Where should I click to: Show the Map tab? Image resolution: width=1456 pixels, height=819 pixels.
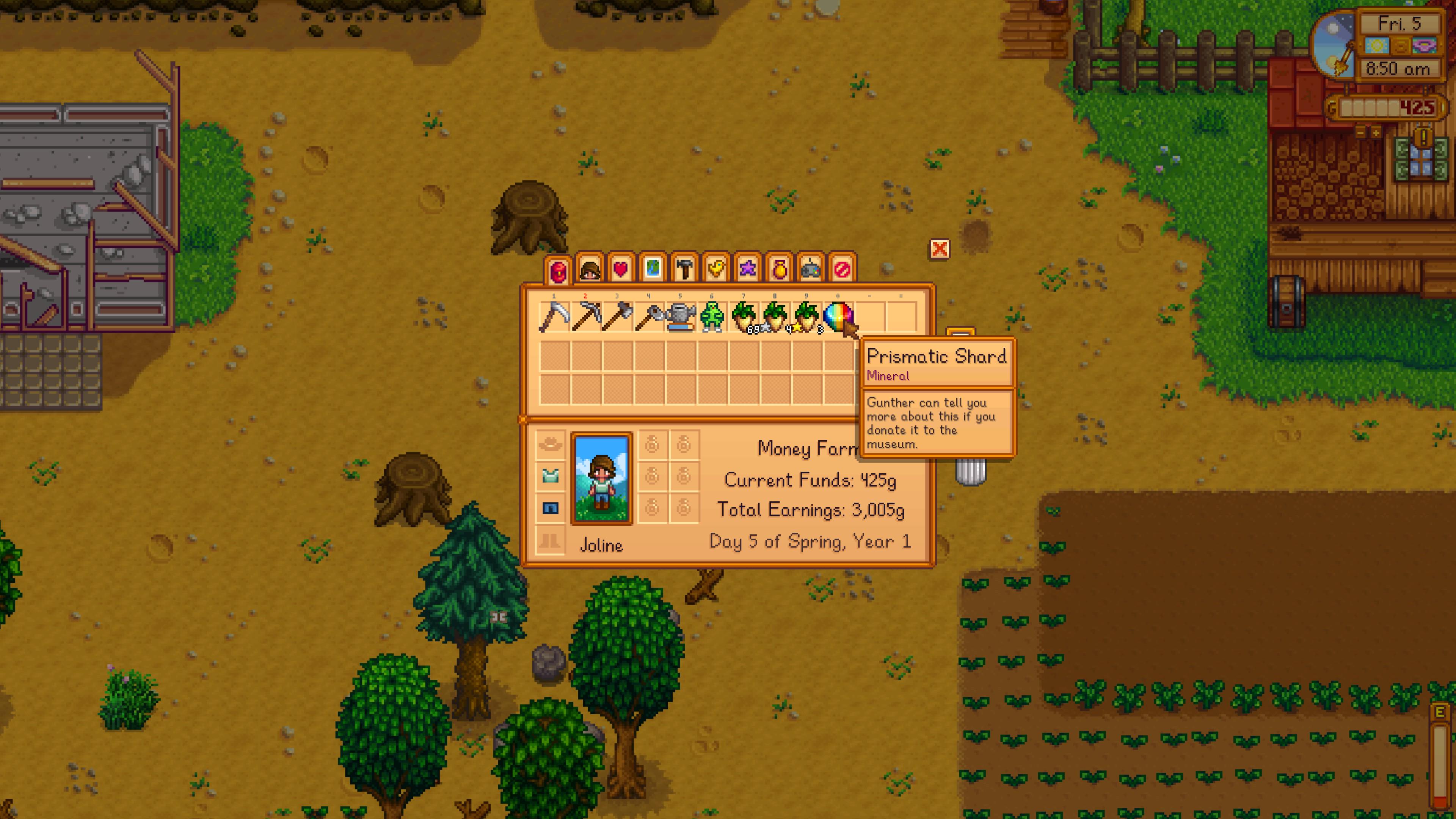click(652, 268)
